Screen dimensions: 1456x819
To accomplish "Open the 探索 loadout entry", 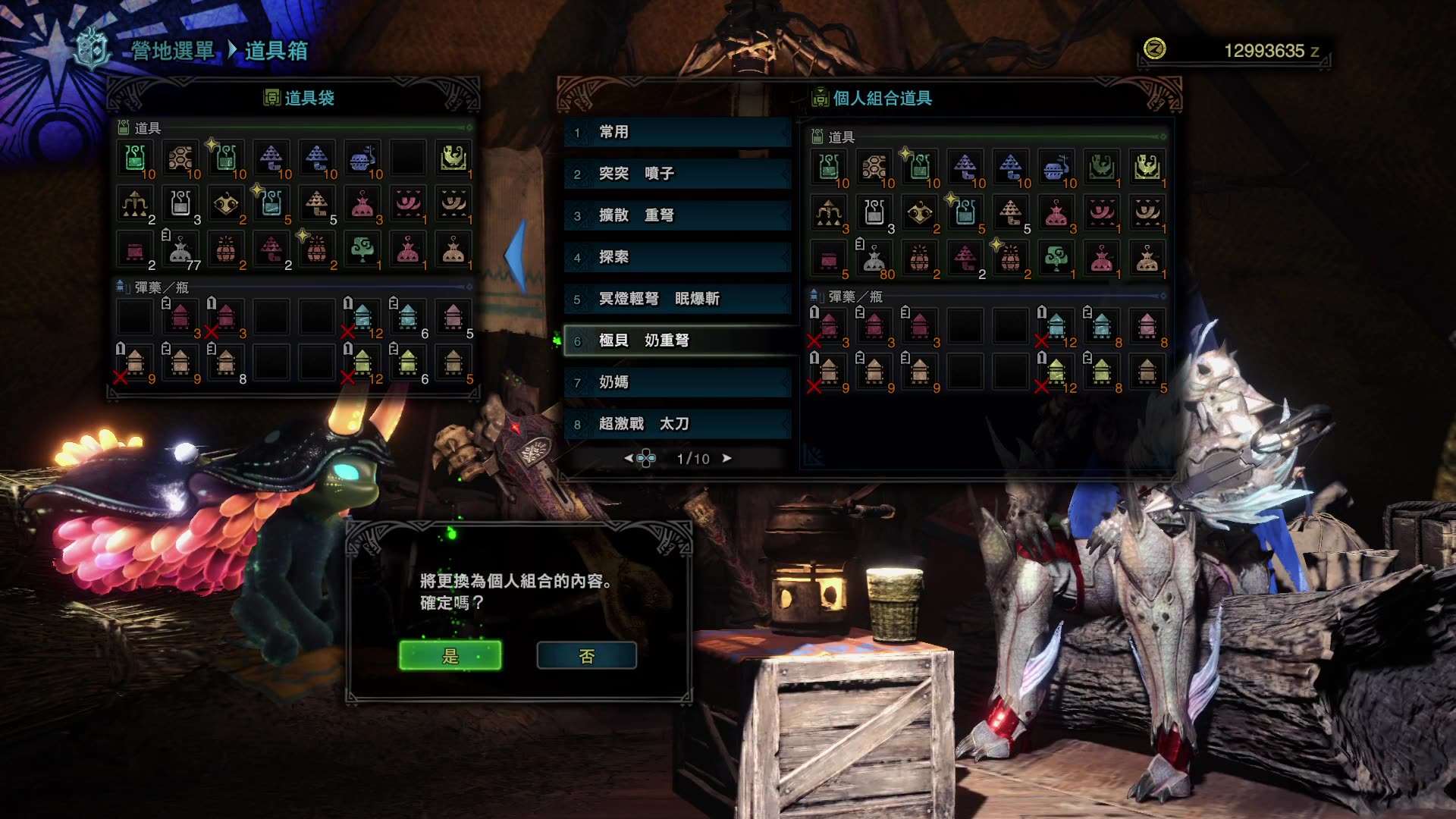I will (677, 257).
